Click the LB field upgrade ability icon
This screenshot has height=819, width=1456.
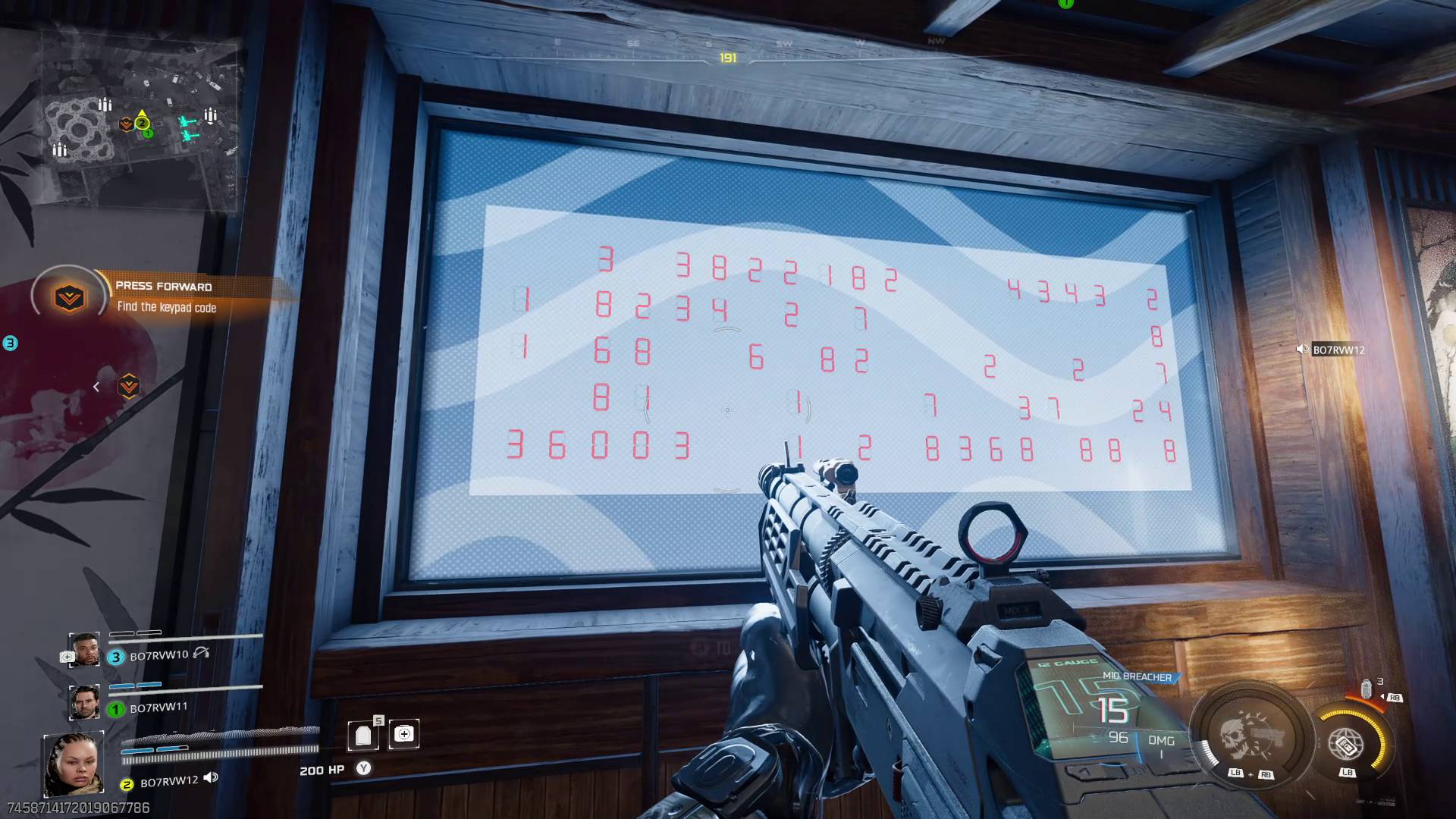pos(1346,744)
